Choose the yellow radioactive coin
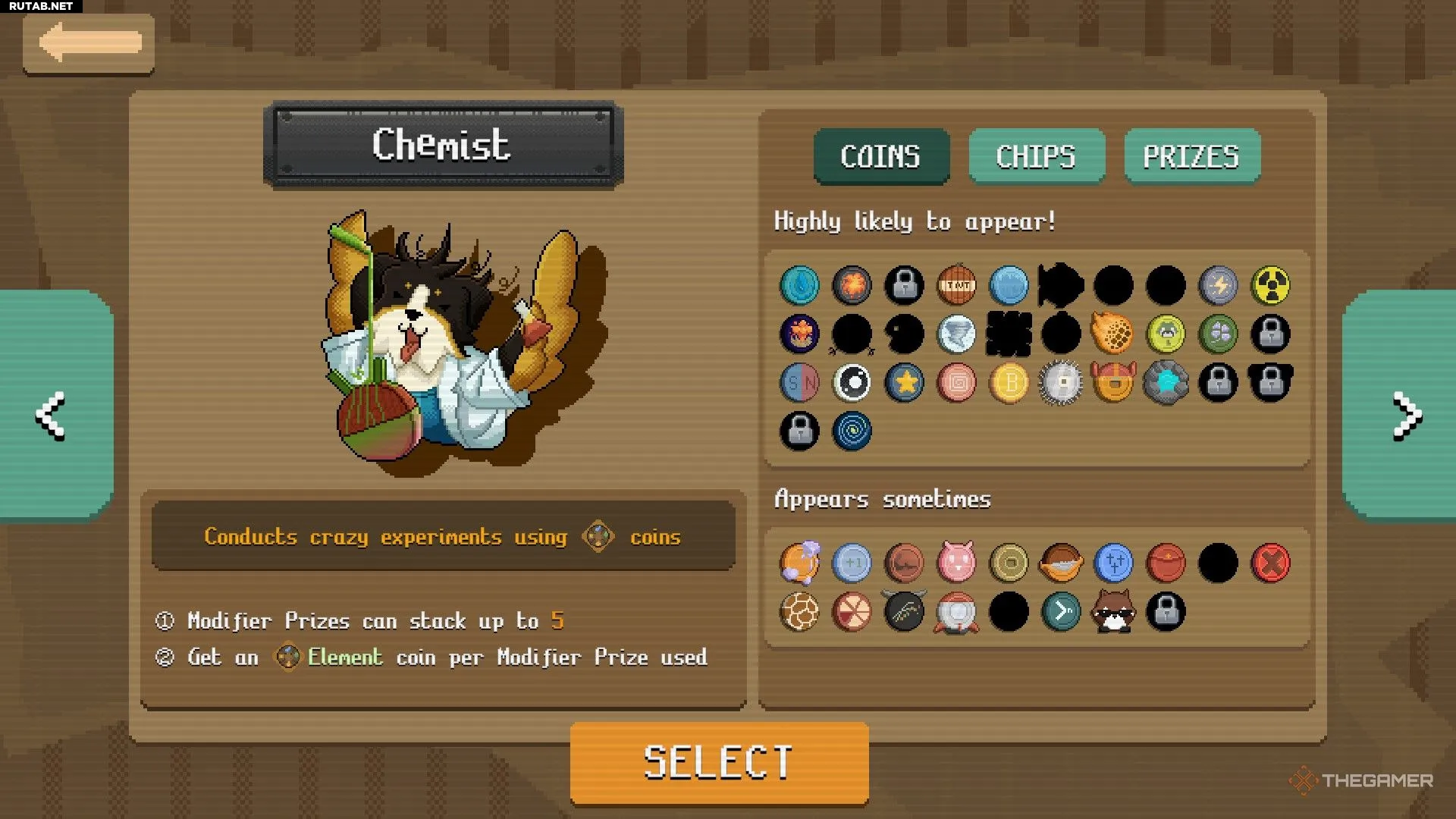The image size is (1456, 819). coord(1270,285)
